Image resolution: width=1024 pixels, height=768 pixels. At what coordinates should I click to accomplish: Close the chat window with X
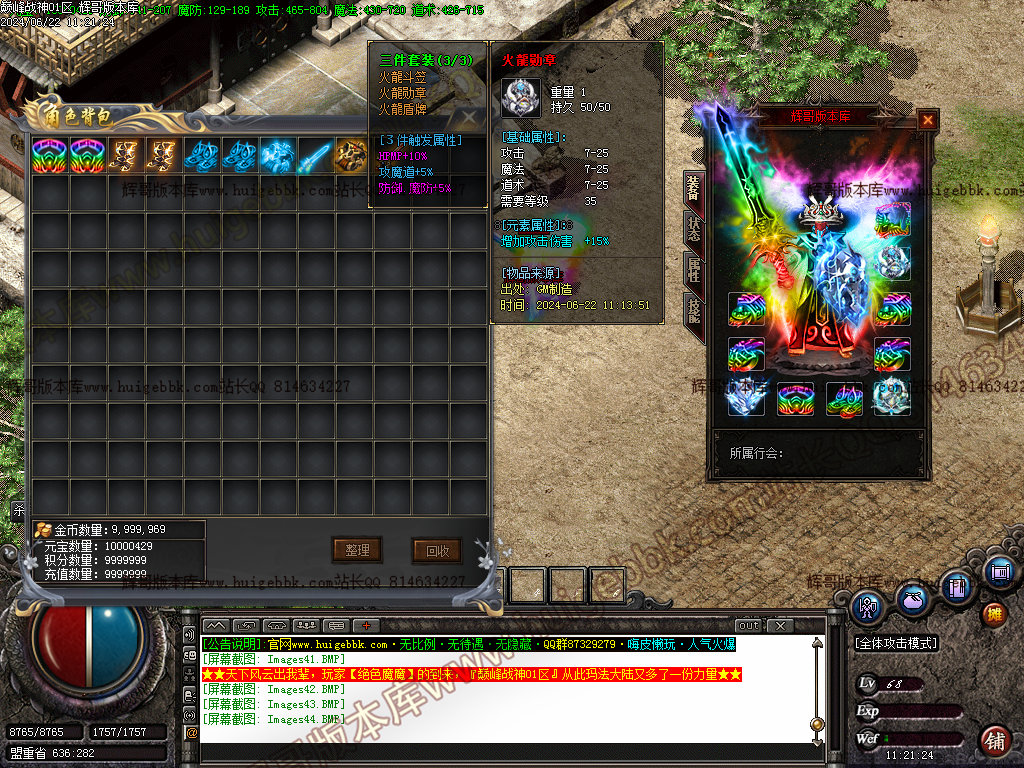pyautogui.click(x=780, y=625)
